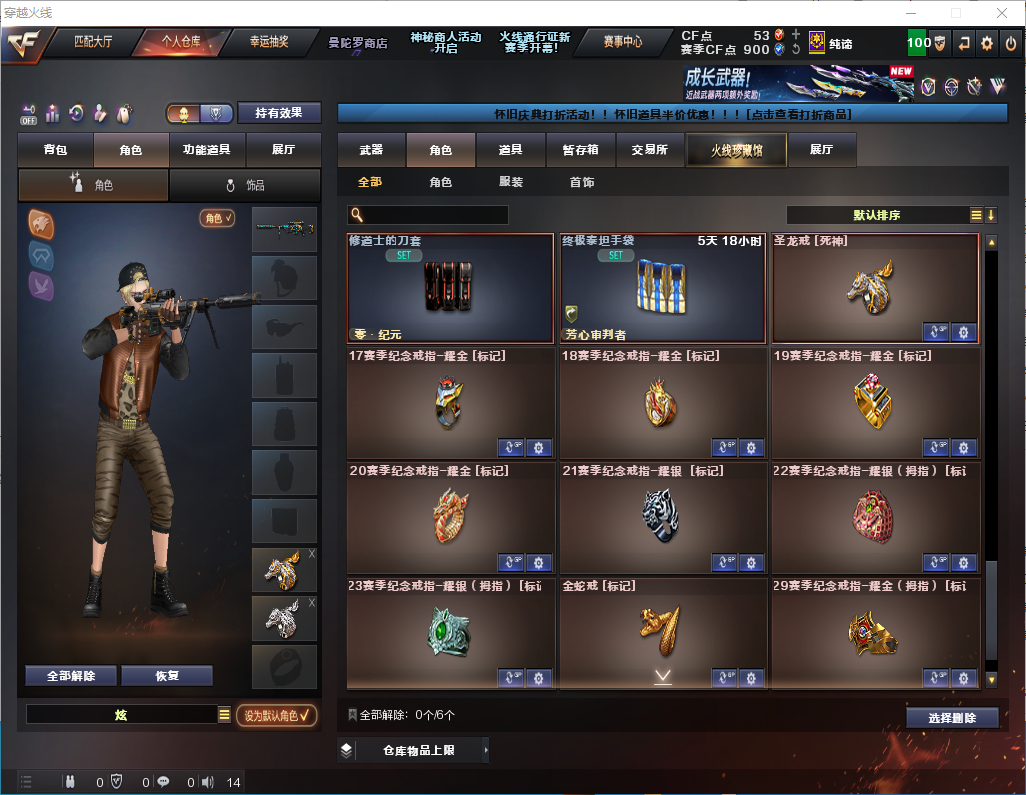Select the 饰品 accessories sub-tab

coord(244,185)
